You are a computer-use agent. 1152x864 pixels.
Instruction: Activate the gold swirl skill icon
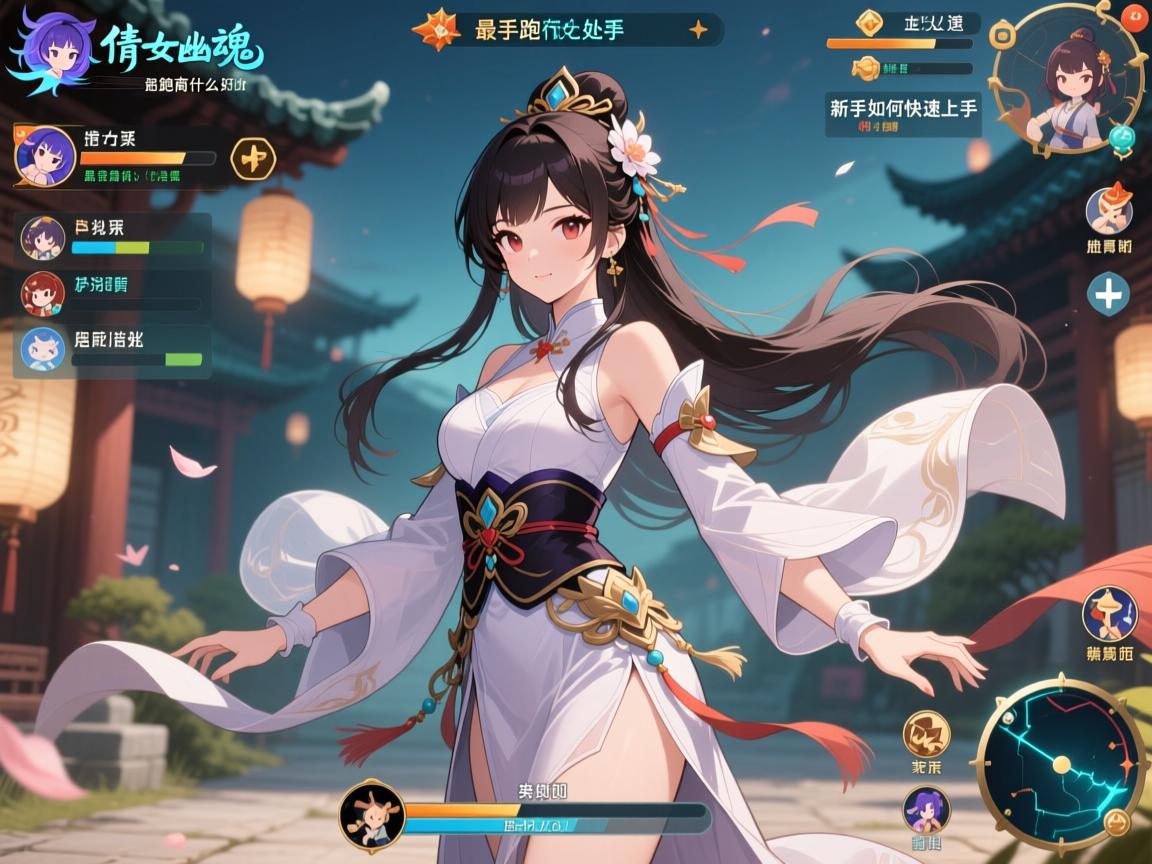pyautogui.click(x=926, y=733)
